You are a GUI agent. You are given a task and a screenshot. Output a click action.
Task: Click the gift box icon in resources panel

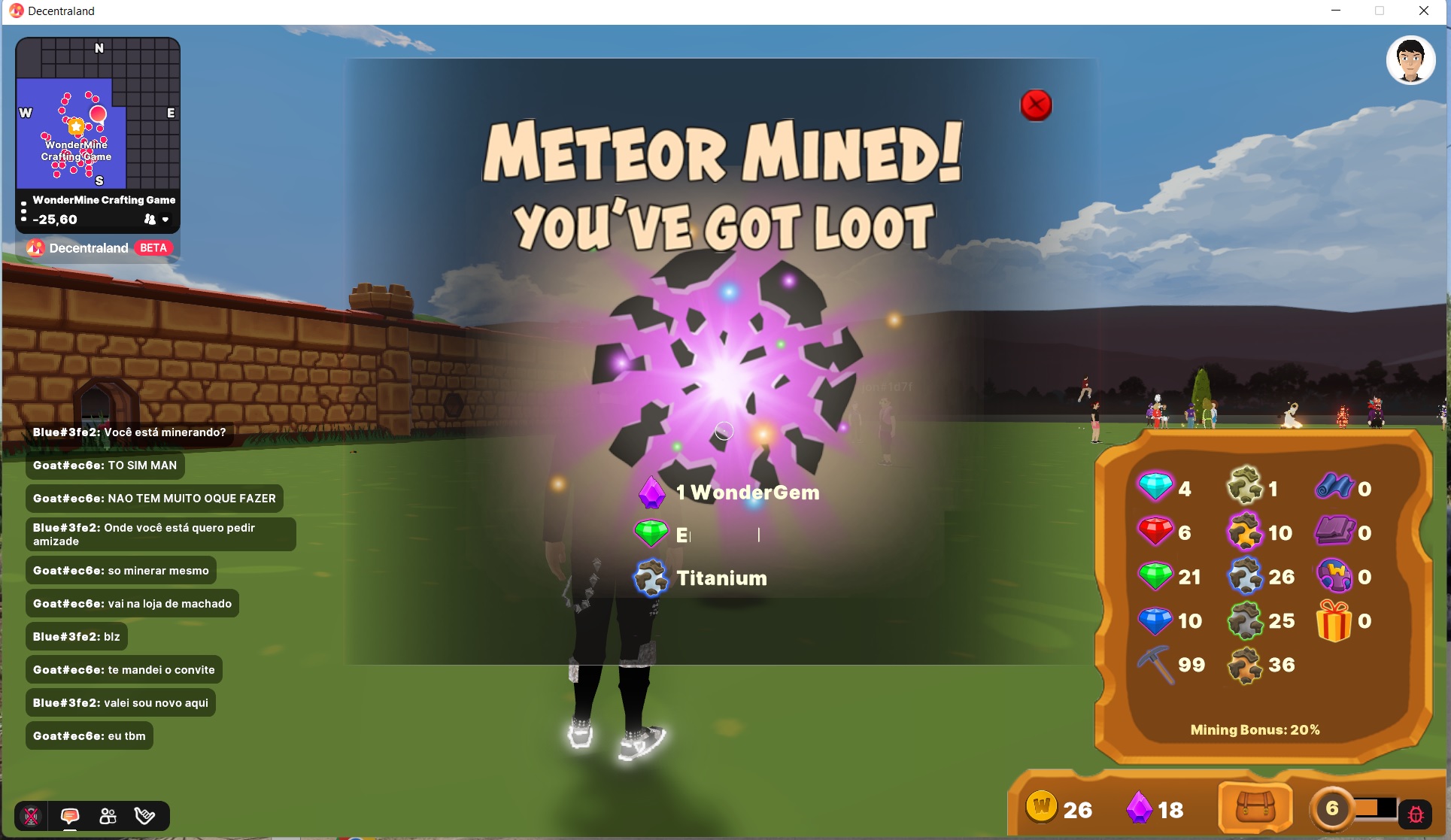click(x=1336, y=620)
